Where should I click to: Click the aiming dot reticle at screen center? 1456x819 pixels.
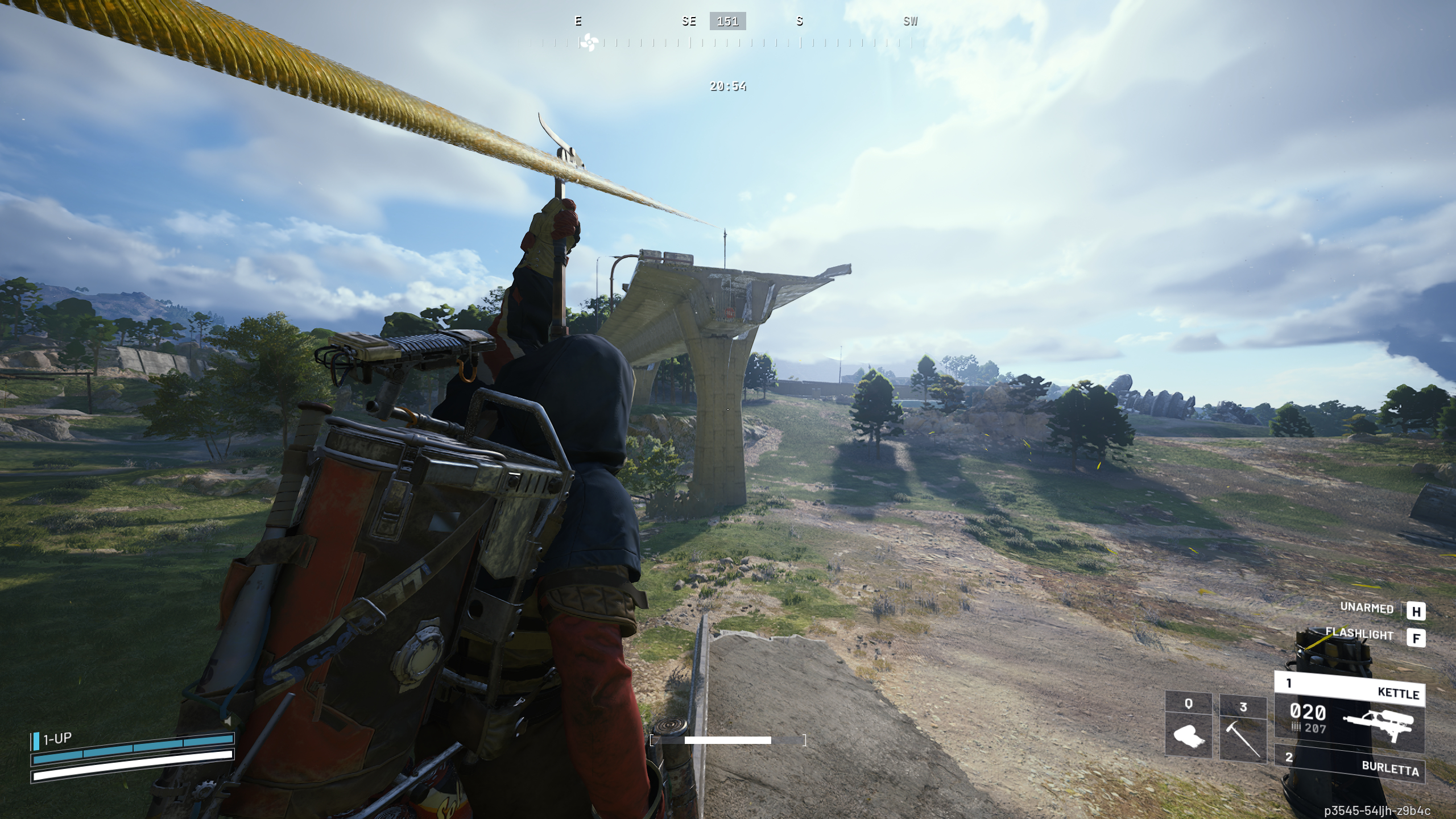coord(728,409)
